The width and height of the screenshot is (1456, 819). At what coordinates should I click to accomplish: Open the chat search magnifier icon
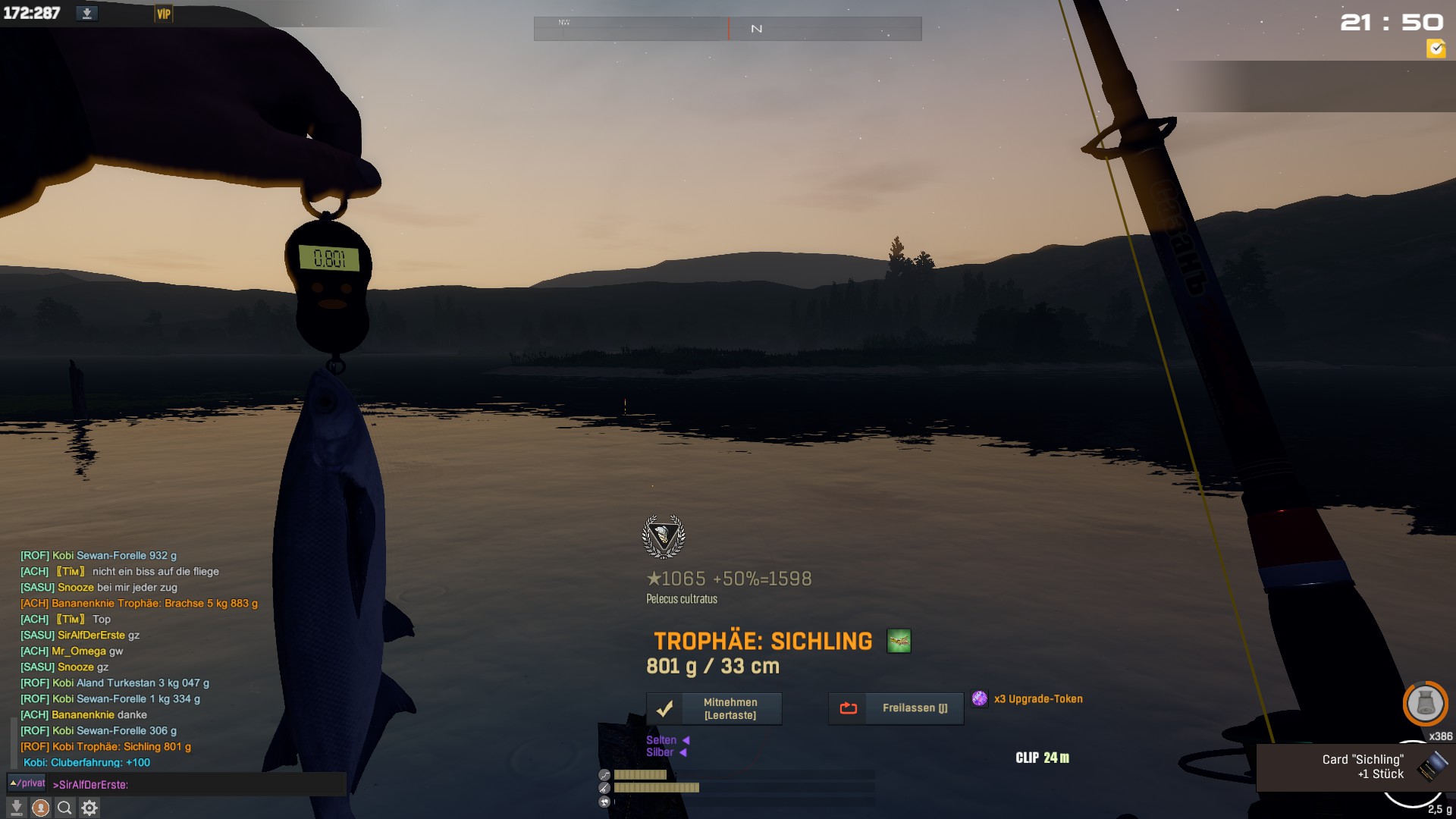(x=65, y=808)
